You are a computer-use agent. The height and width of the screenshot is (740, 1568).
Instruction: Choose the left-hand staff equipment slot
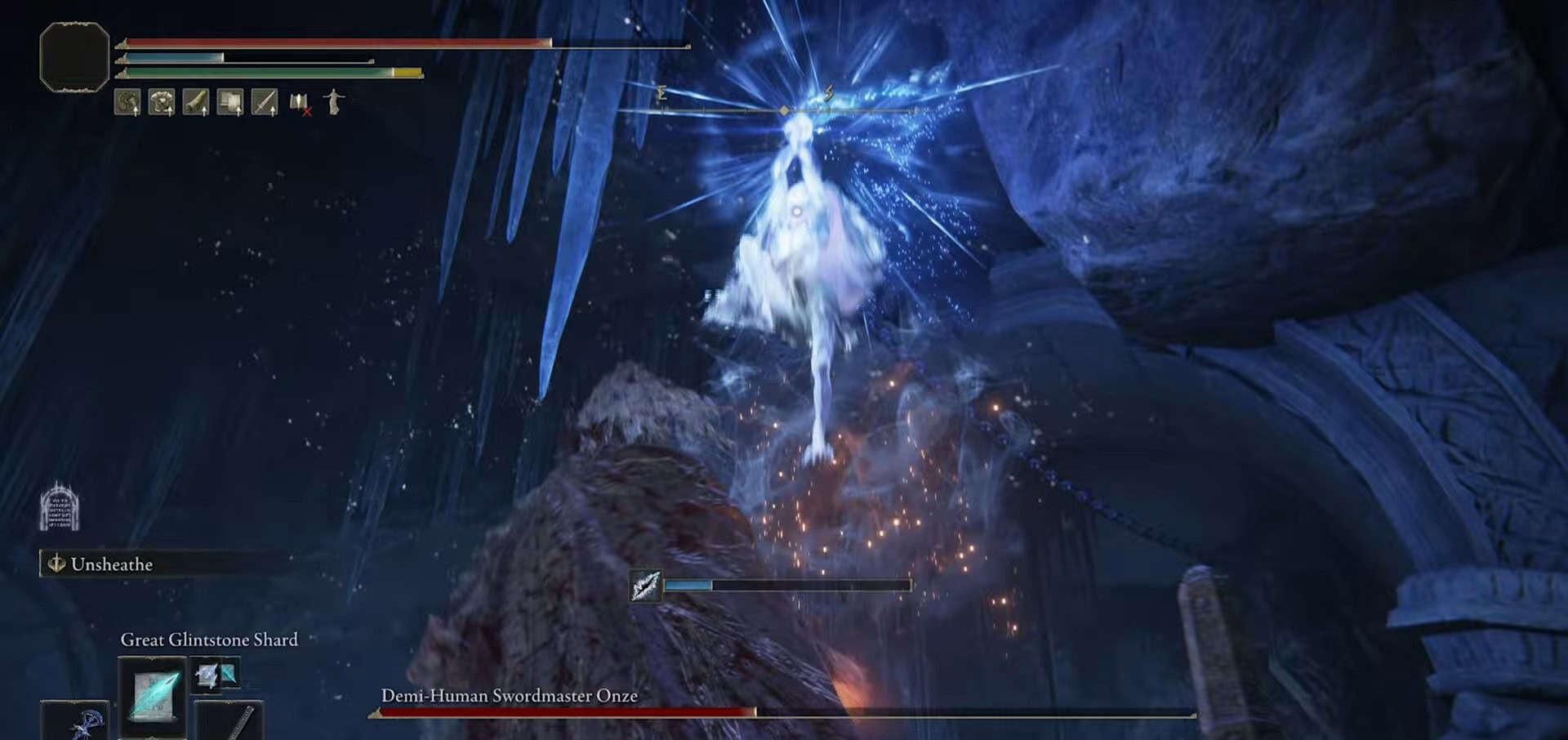pos(75,721)
